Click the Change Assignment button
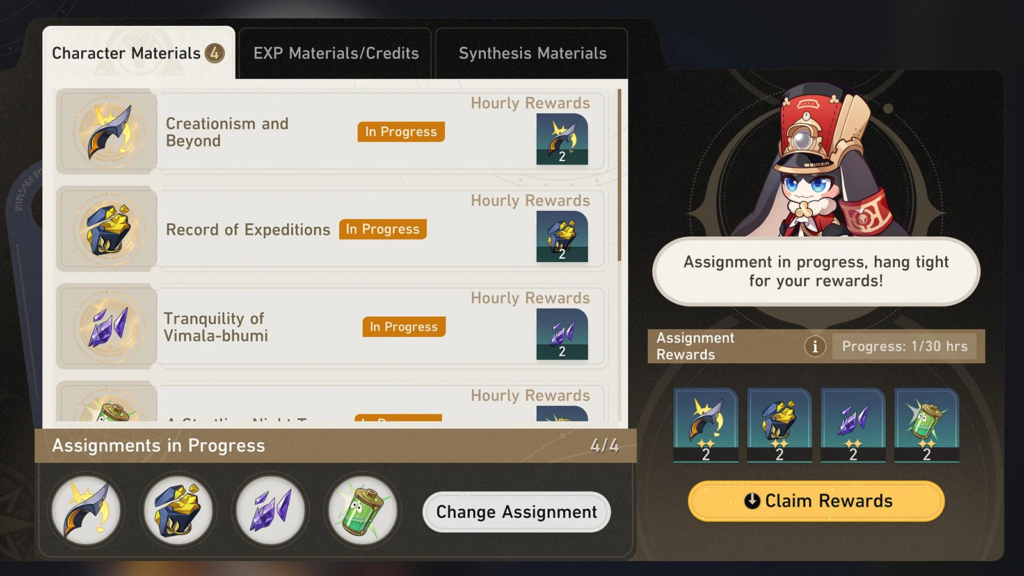1024x576 pixels. (x=516, y=512)
